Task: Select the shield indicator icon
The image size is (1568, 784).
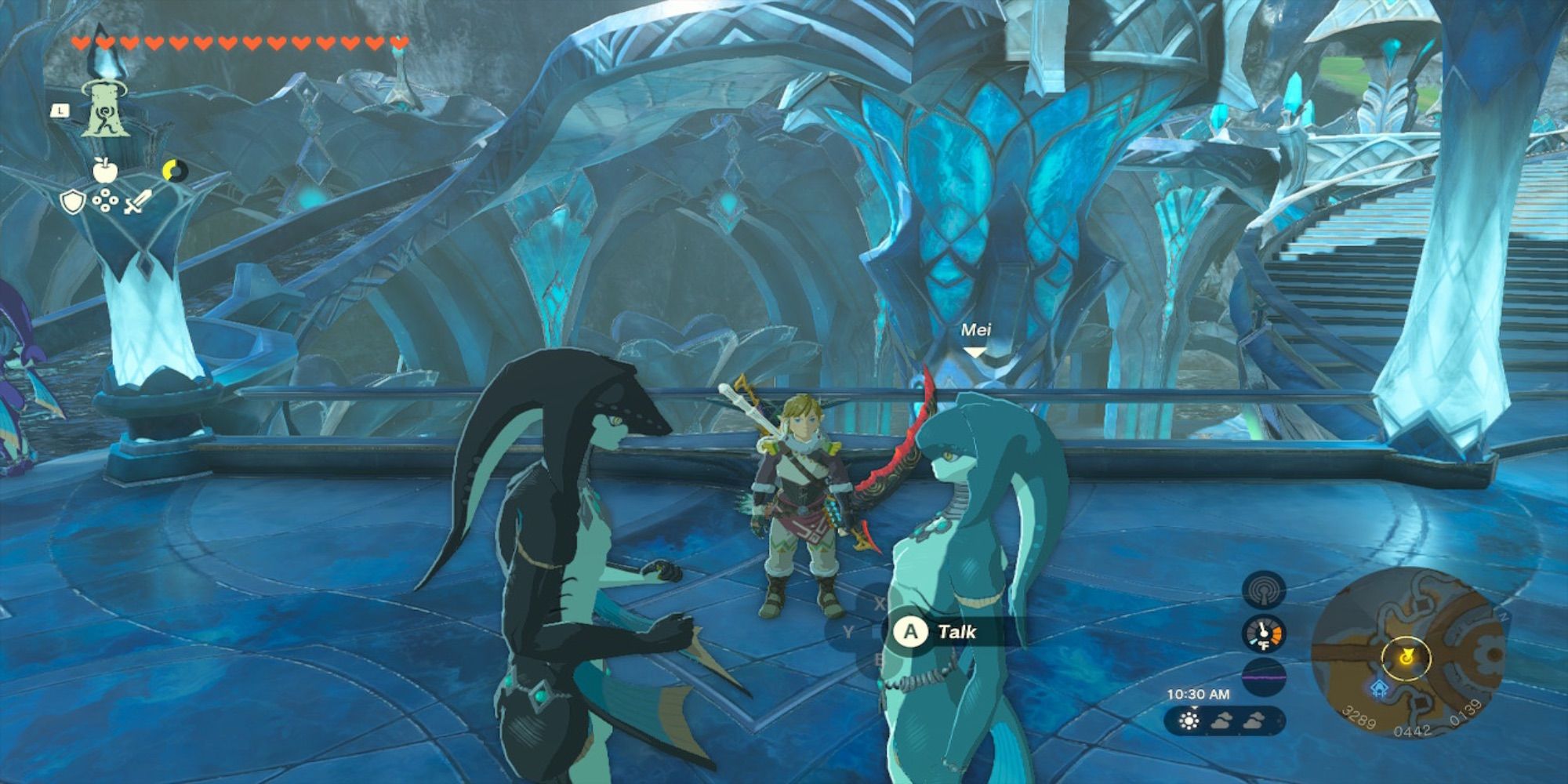Action: click(72, 201)
